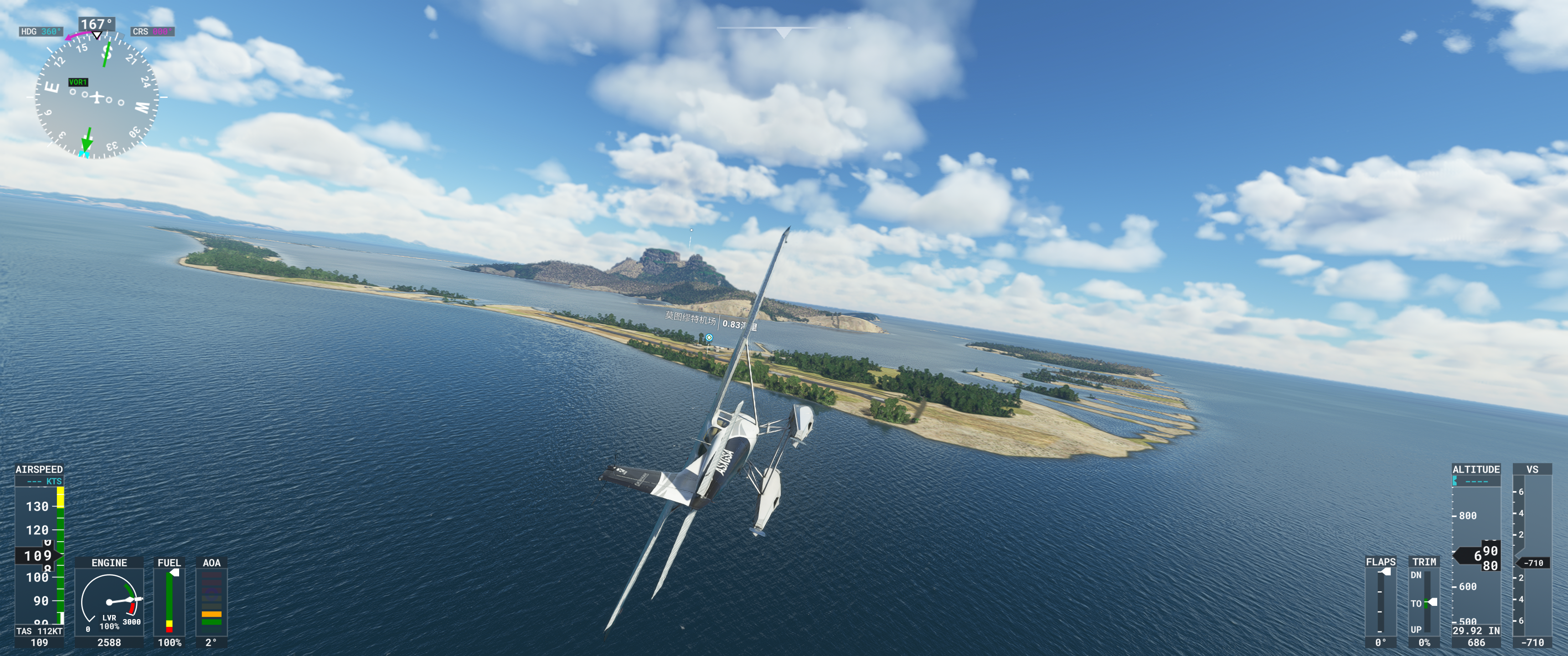Select the ENGINE throttle lever gauge
Image resolution: width=1568 pixels, height=656 pixels.
click(x=109, y=601)
